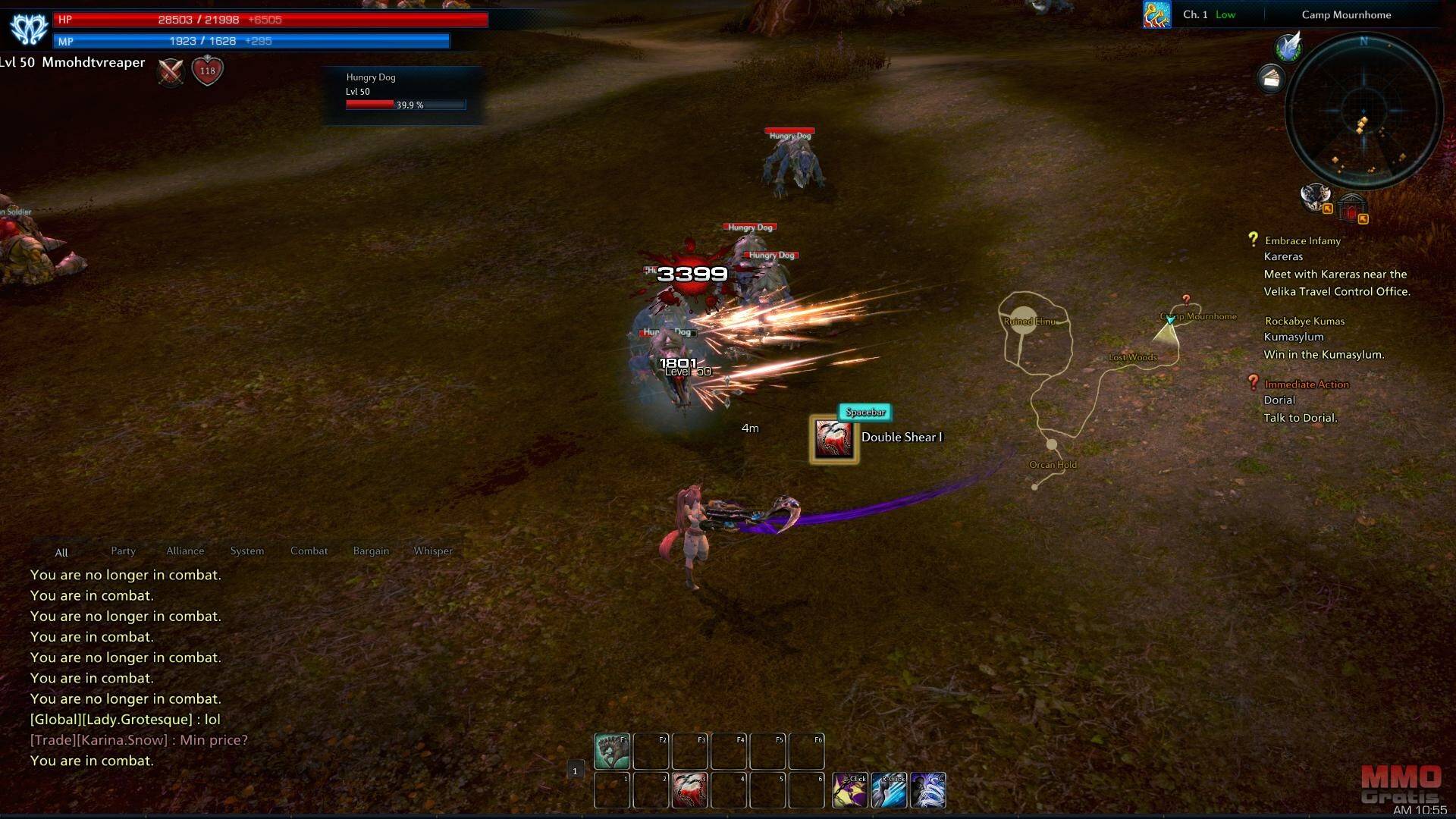1456x819 pixels.
Task: Select the Rockabye Kumas quest entry
Action: click(1304, 321)
